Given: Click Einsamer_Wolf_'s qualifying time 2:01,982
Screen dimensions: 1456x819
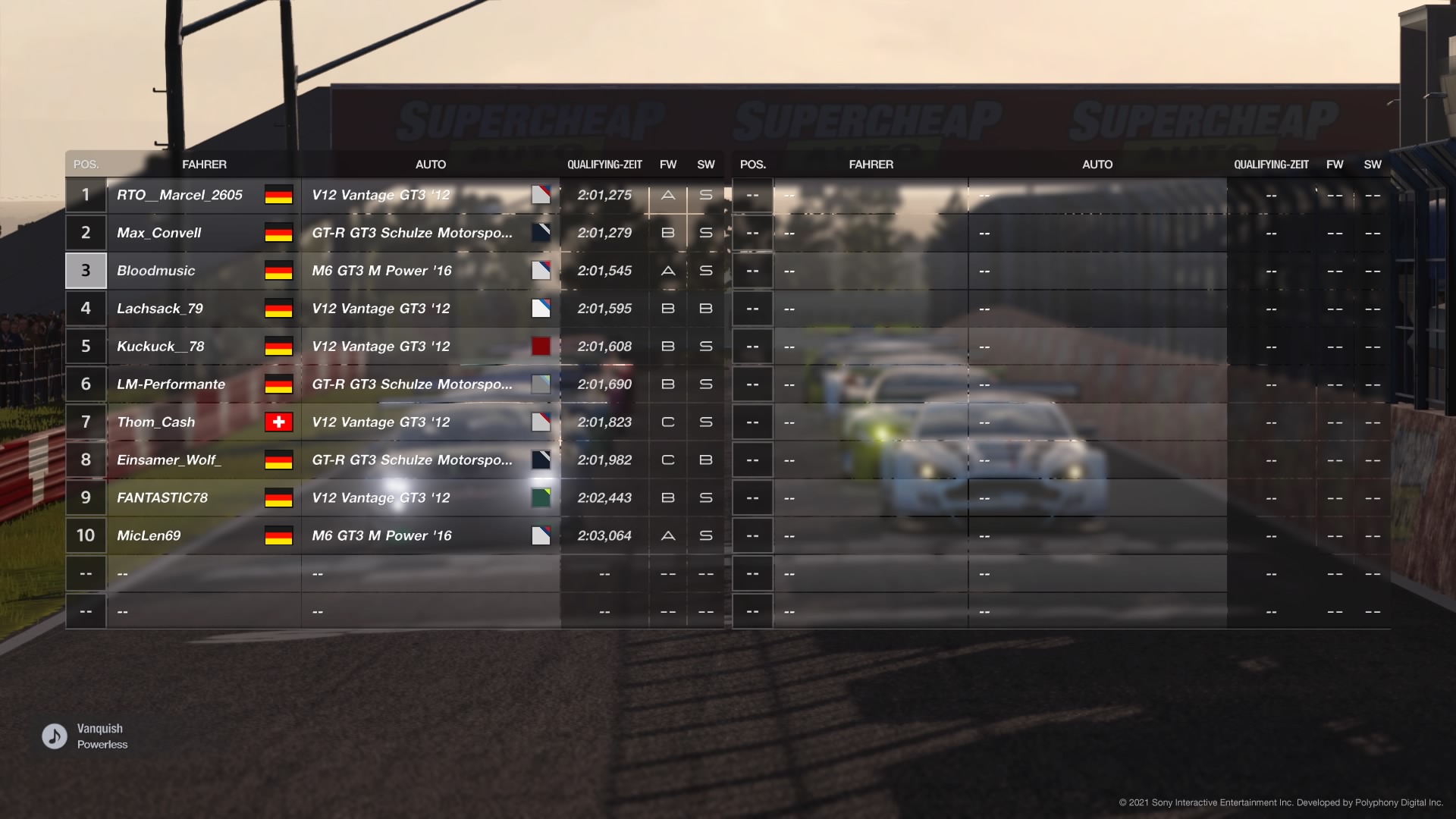Looking at the screenshot, I should pyautogui.click(x=604, y=460).
